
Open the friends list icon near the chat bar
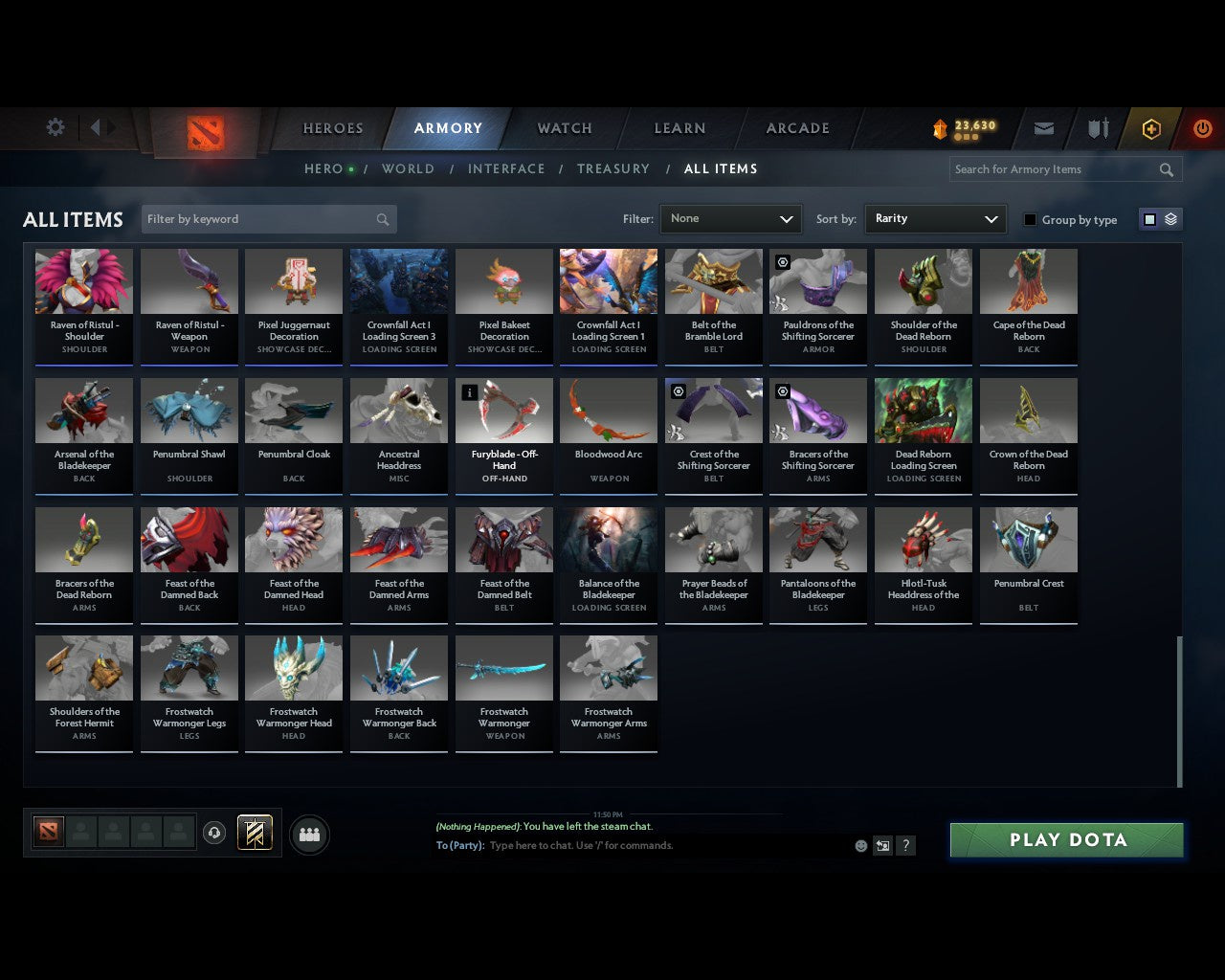pos(308,834)
